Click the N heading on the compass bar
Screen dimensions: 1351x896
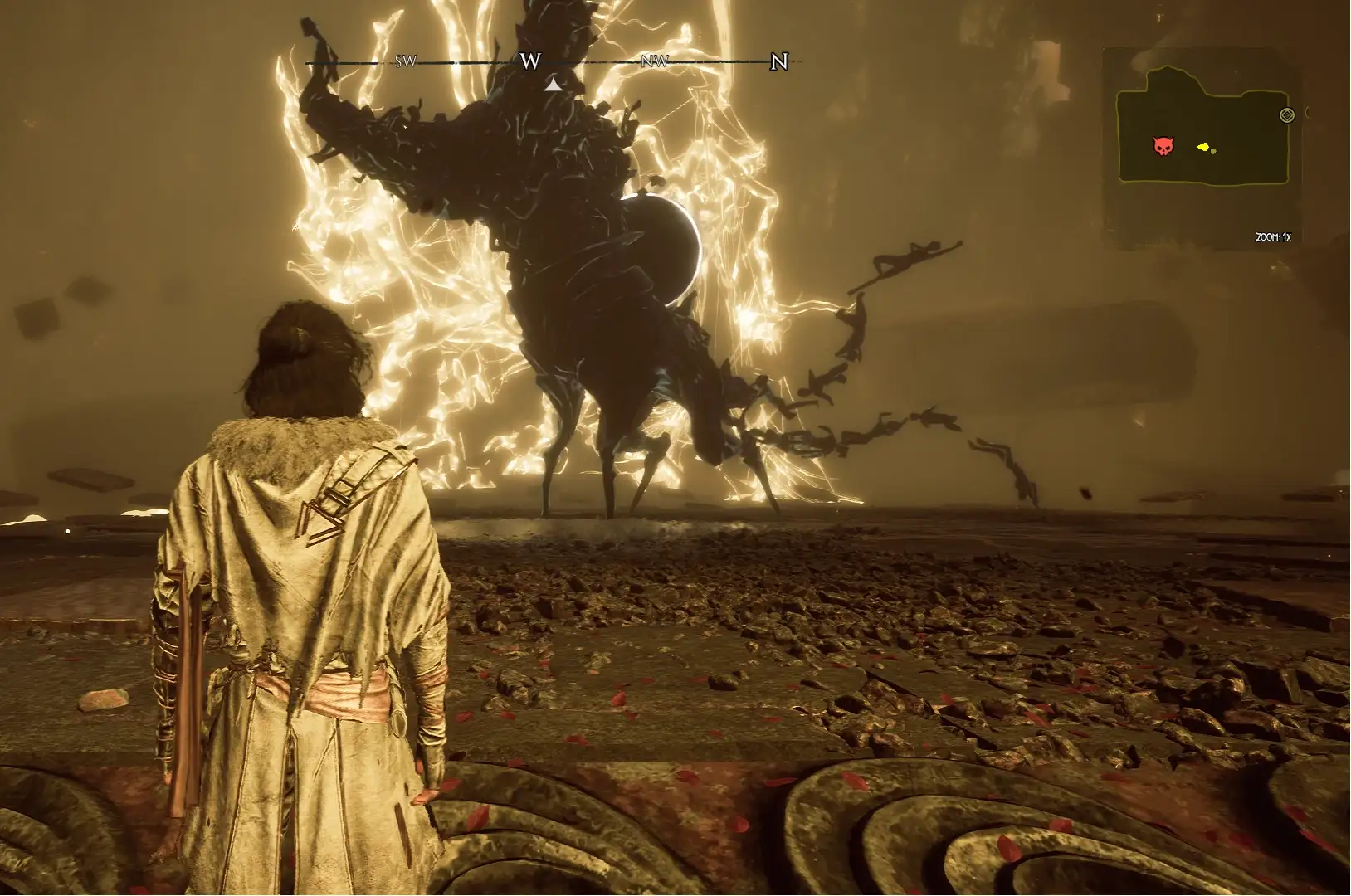(x=778, y=61)
